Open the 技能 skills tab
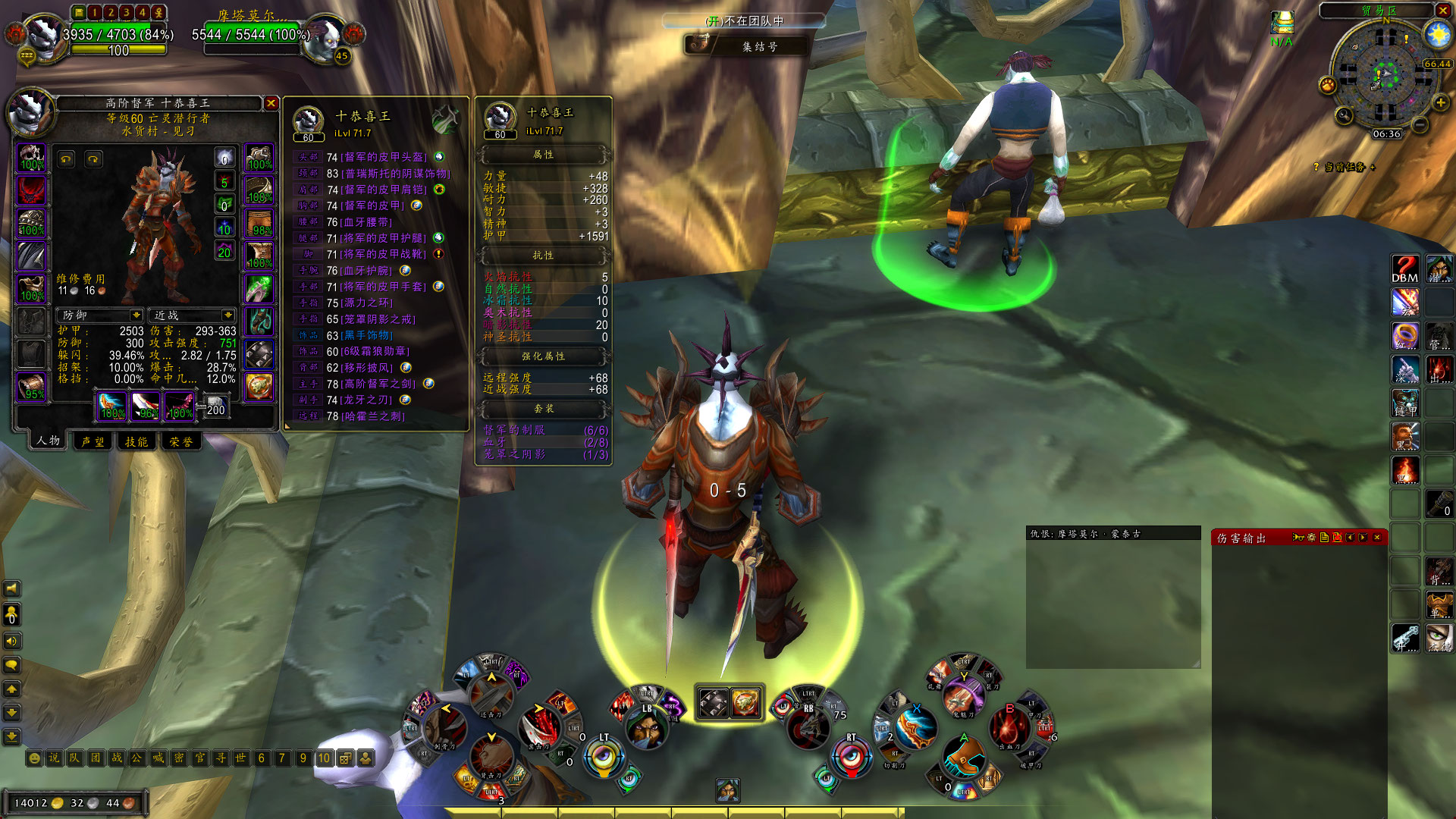The height and width of the screenshot is (819, 1456). coord(136,441)
